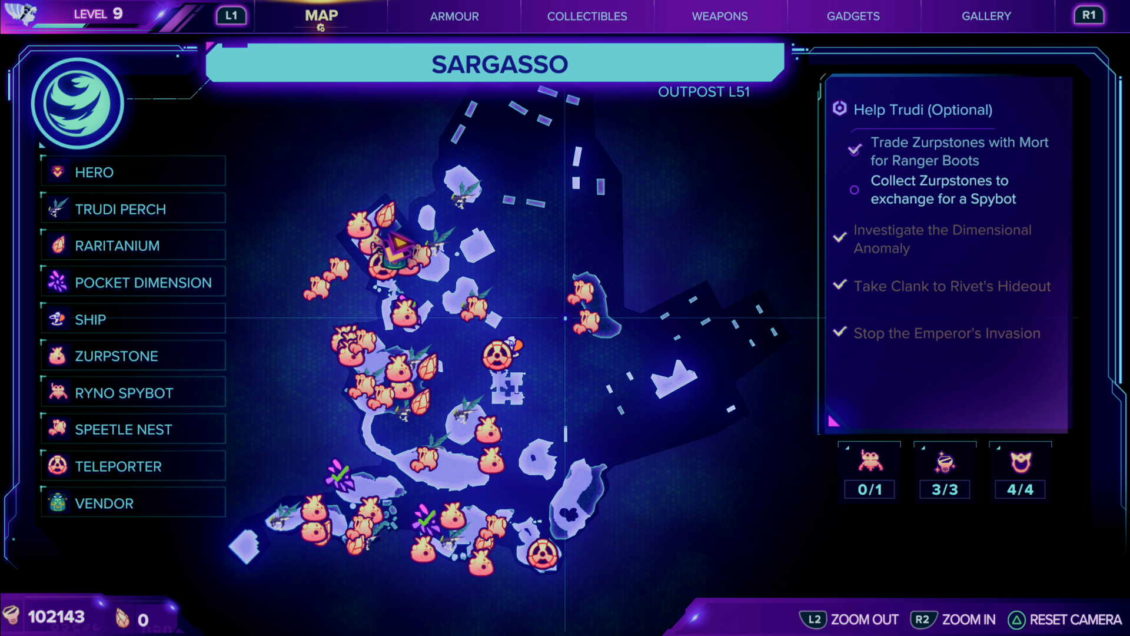The height and width of the screenshot is (636, 1130).
Task: Choose Speetle Nest in the legend
Action: 134,430
